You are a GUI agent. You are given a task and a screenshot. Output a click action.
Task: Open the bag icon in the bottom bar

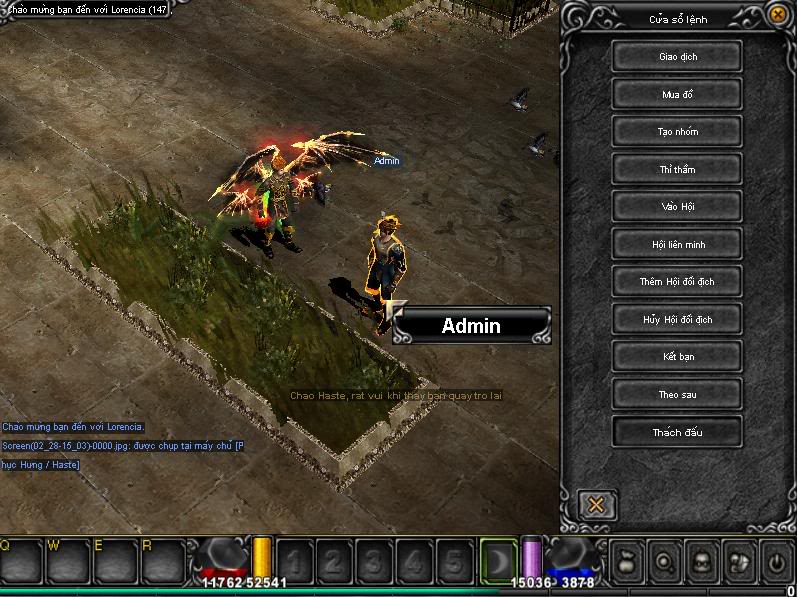coord(626,560)
